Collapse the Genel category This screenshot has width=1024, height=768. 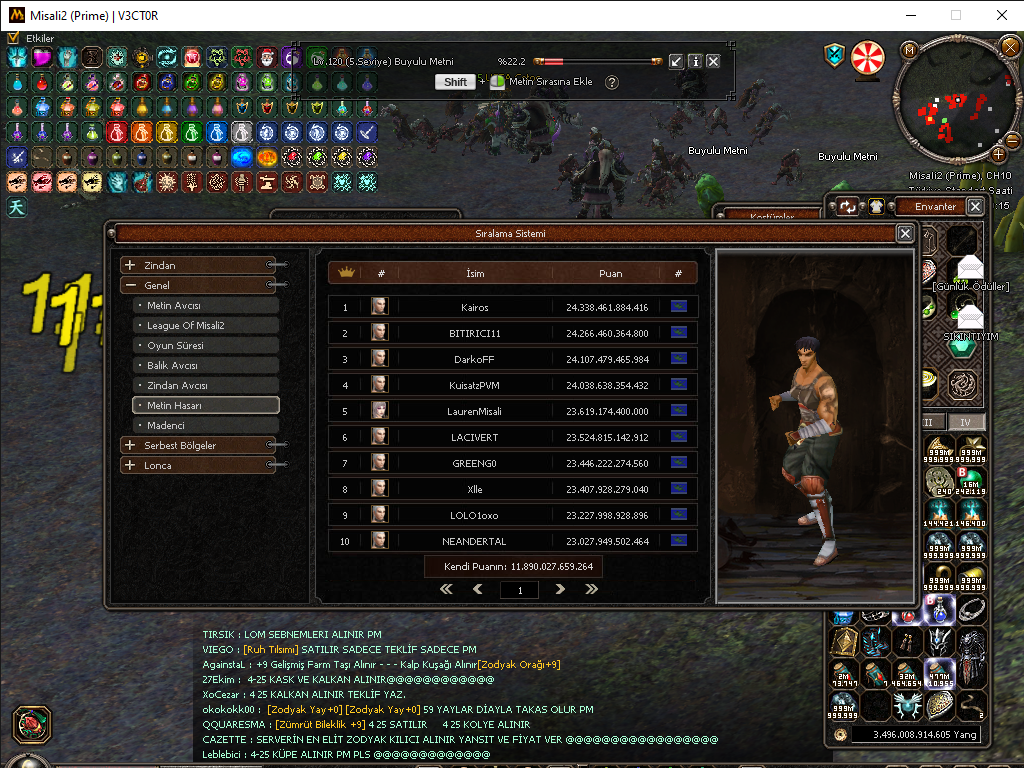(130, 285)
